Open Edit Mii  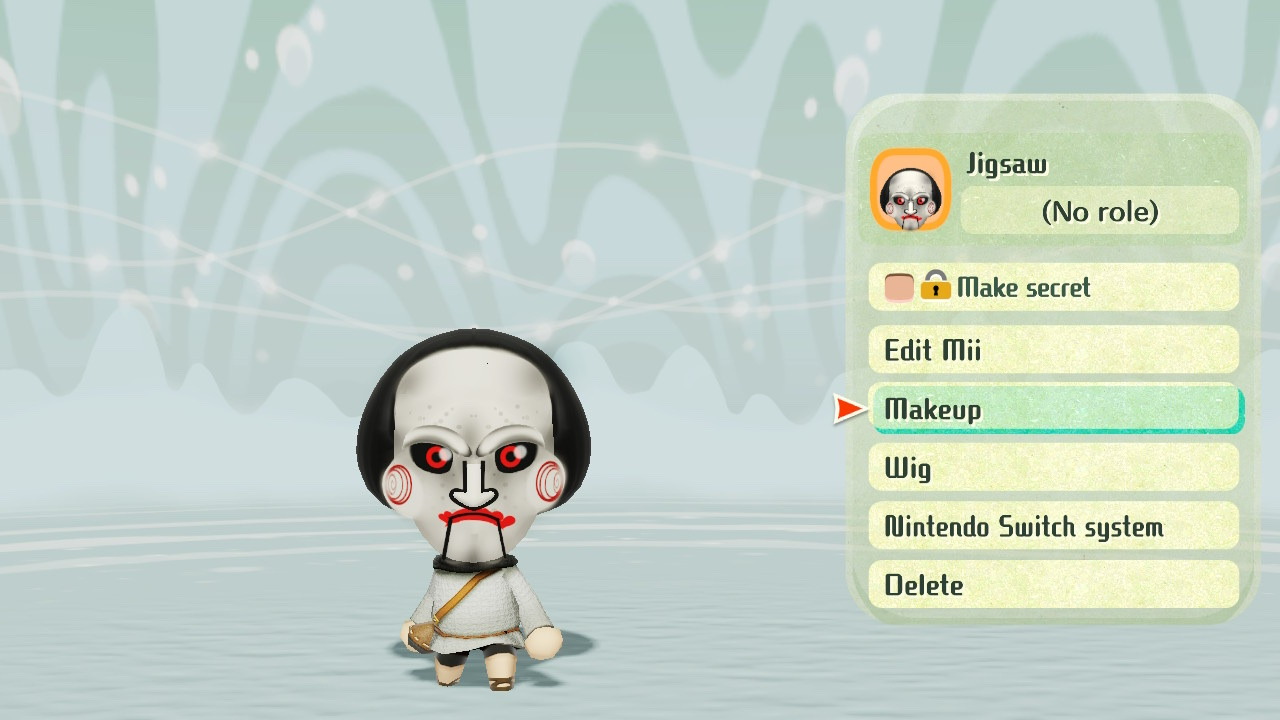pos(1053,350)
